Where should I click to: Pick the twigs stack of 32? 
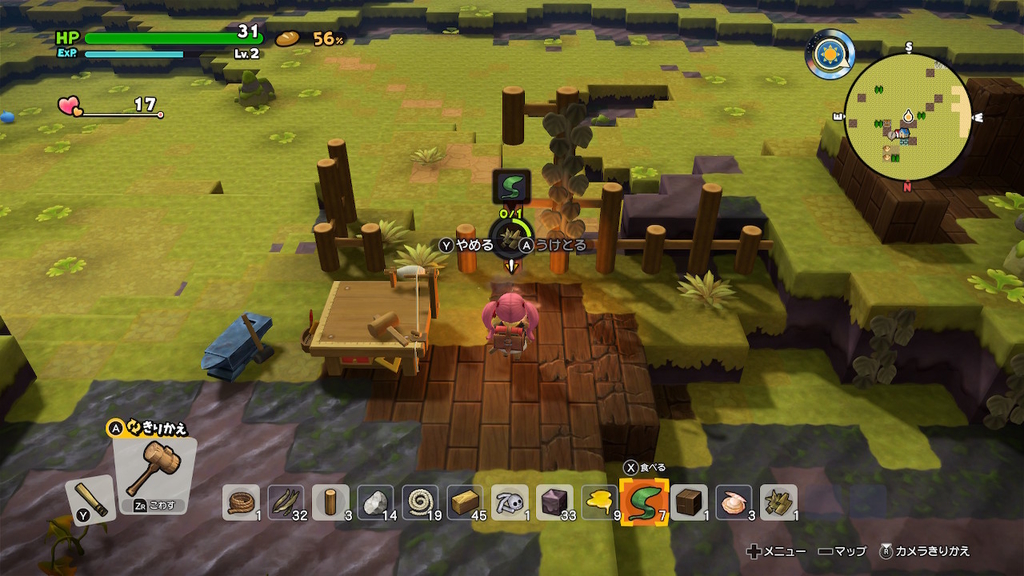point(285,501)
